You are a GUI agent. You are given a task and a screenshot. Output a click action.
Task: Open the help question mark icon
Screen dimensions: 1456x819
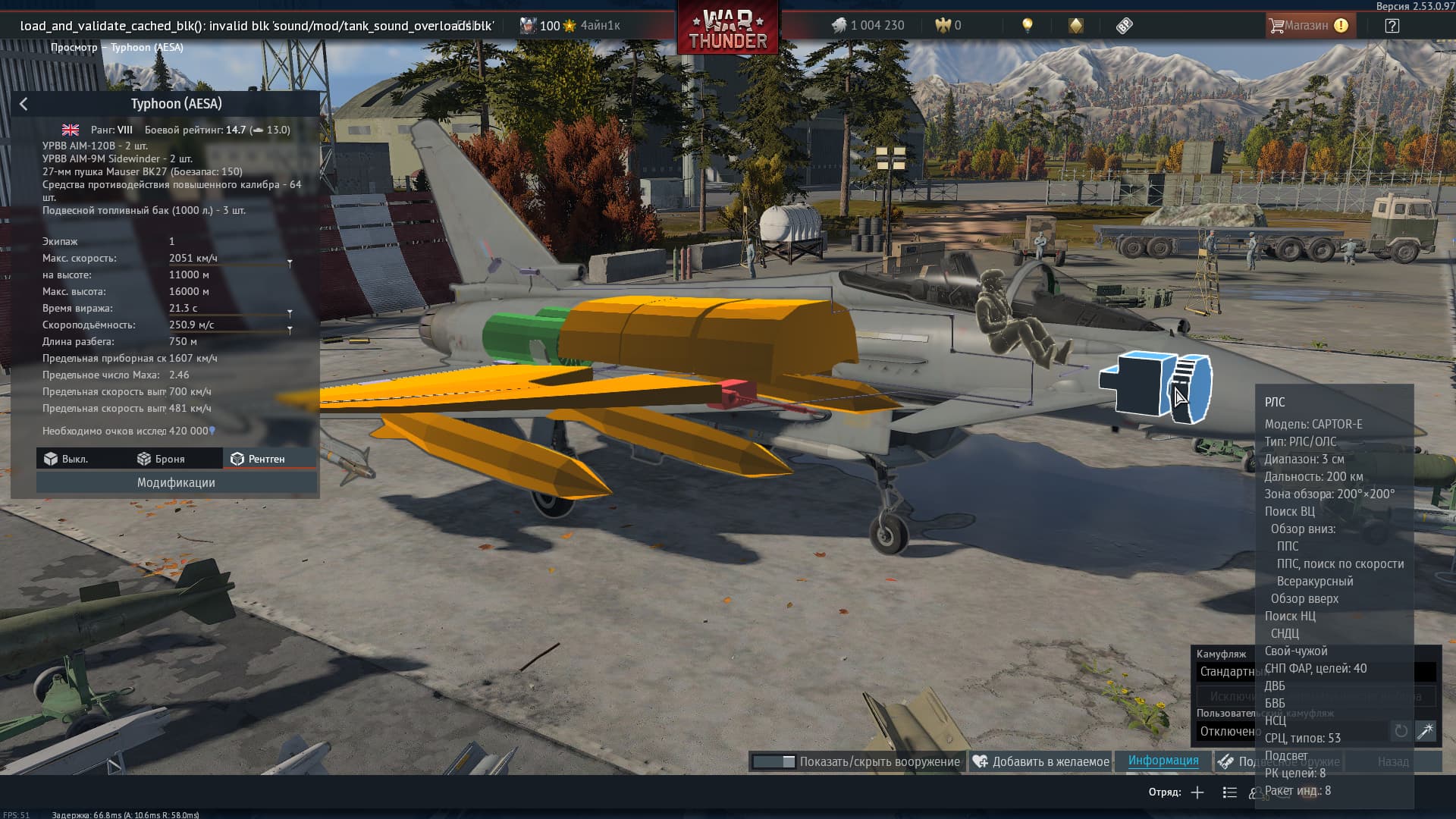pos(1392,25)
